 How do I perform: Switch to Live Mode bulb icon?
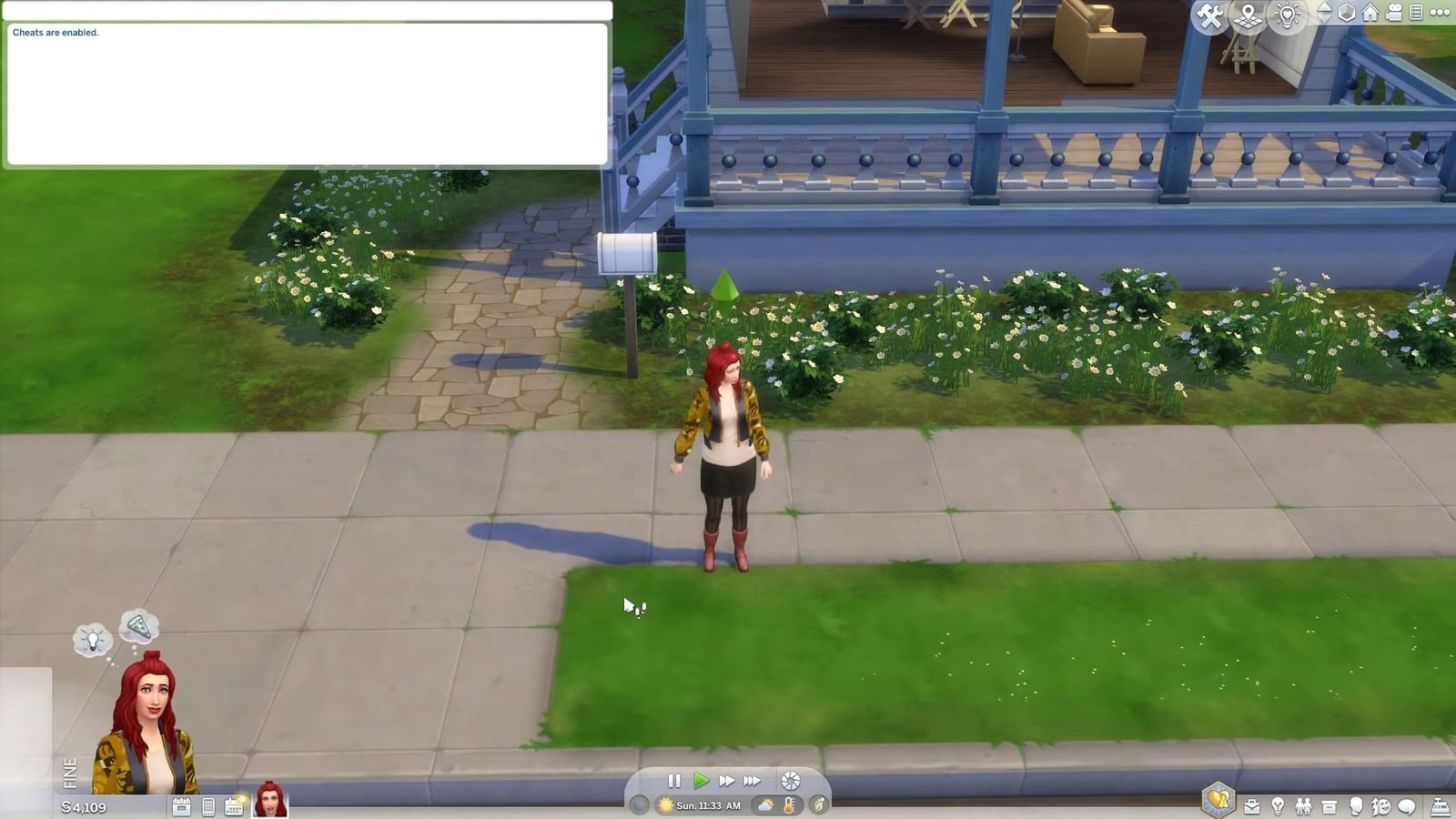pos(1288,15)
